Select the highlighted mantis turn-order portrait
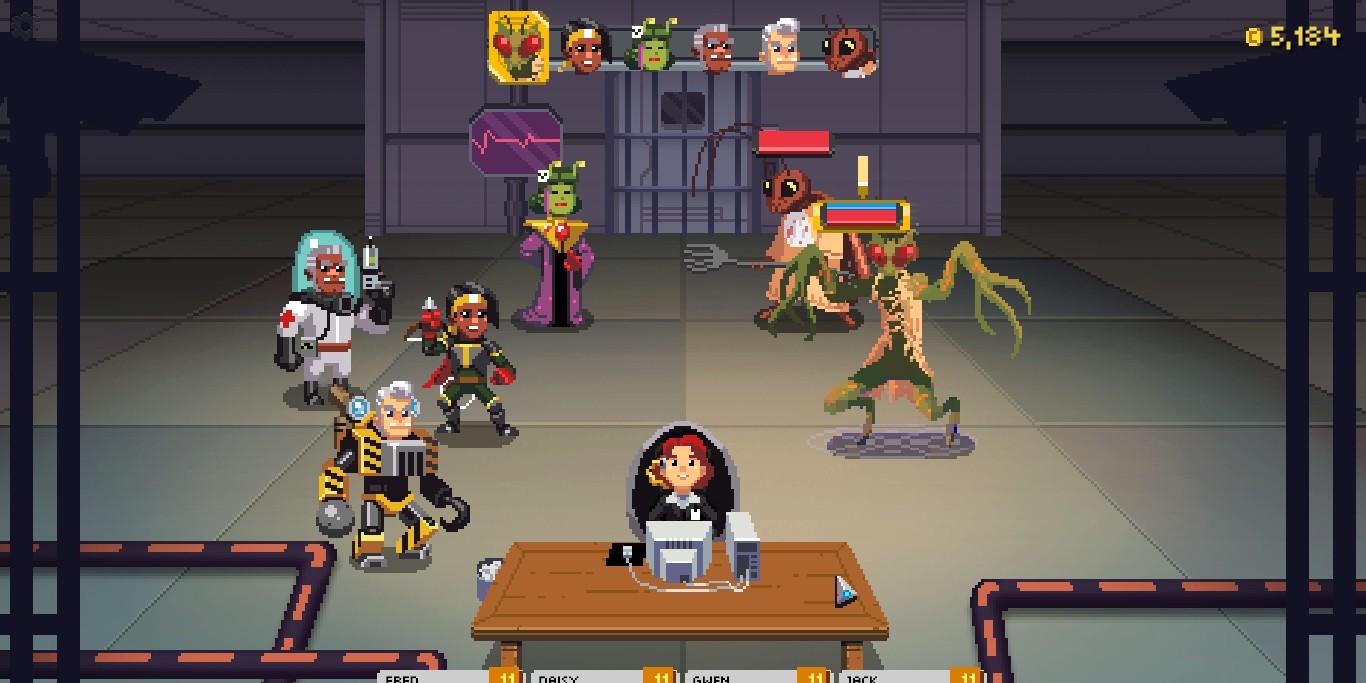Image resolution: width=1366 pixels, height=683 pixels. click(x=518, y=45)
